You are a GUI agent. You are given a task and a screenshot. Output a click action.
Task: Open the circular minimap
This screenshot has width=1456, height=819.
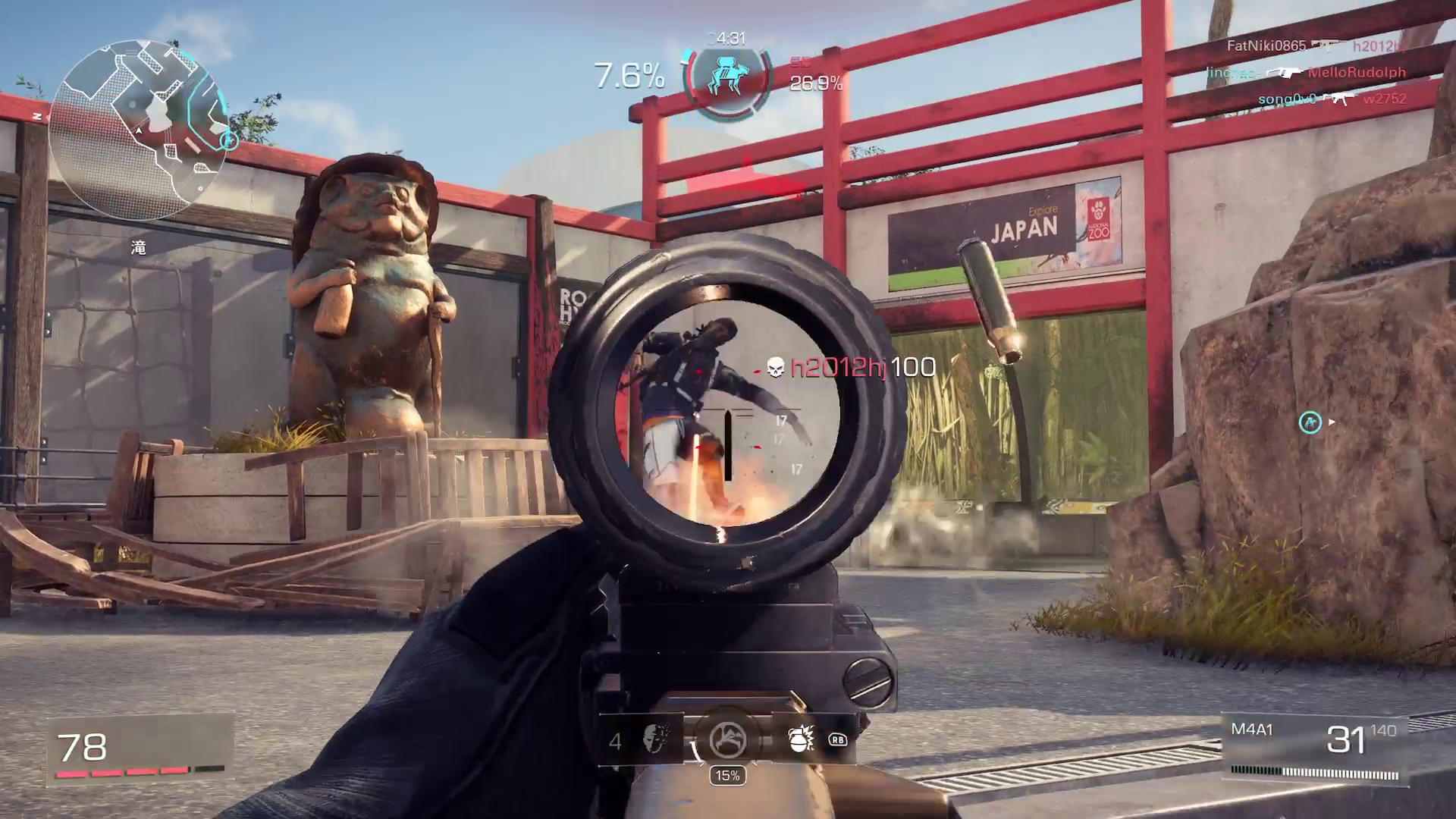(138, 130)
